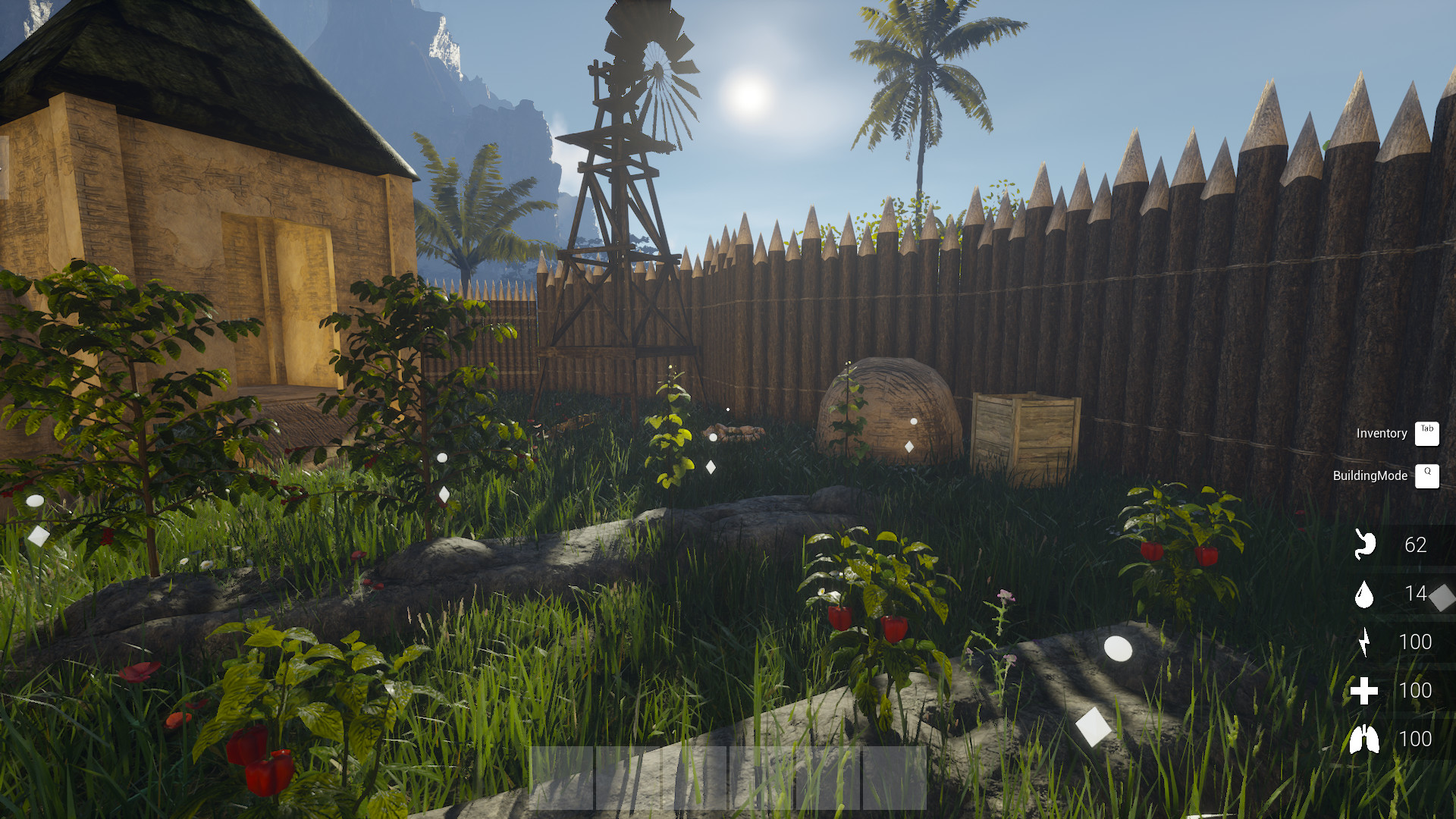Click the stomach hunger icon showing 62
The width and height of the screenshot is (1456, 819).
pos(1365,545)
